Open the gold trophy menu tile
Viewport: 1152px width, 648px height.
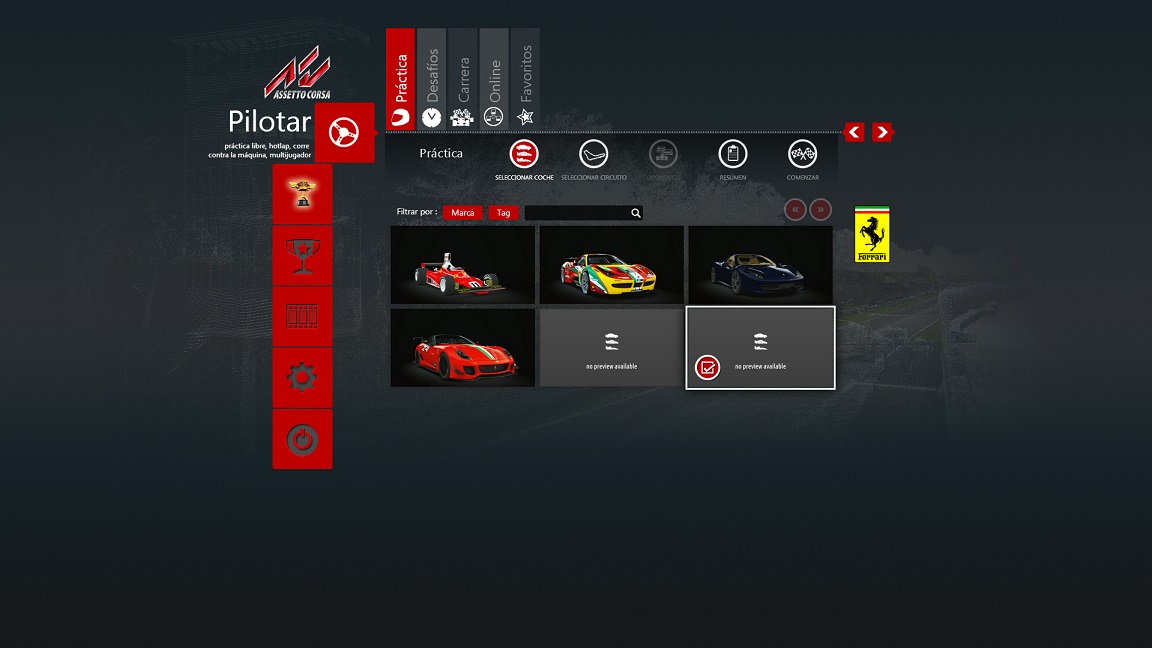click(x=302, y=194)
